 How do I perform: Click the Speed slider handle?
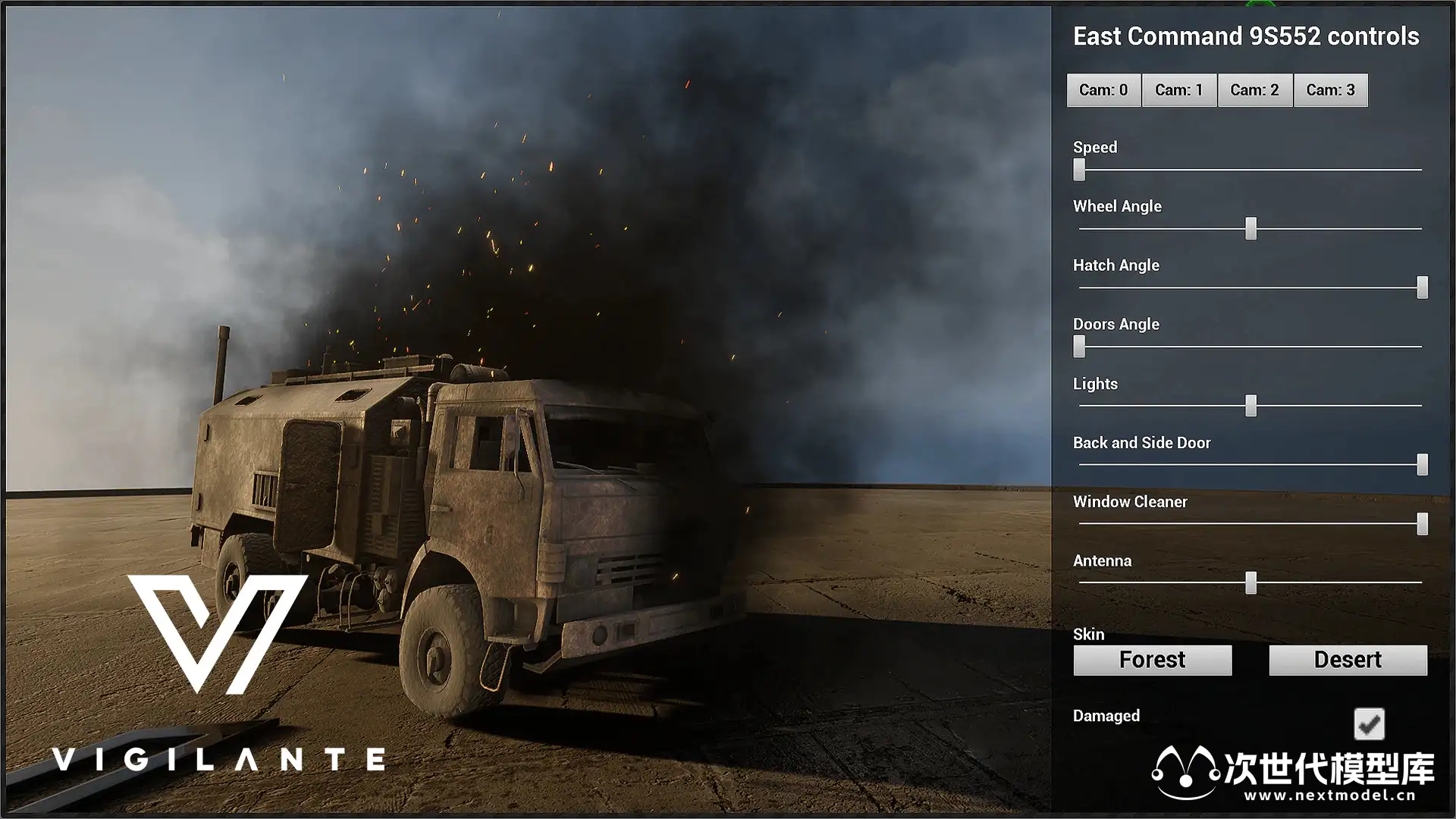point(1079,169)
